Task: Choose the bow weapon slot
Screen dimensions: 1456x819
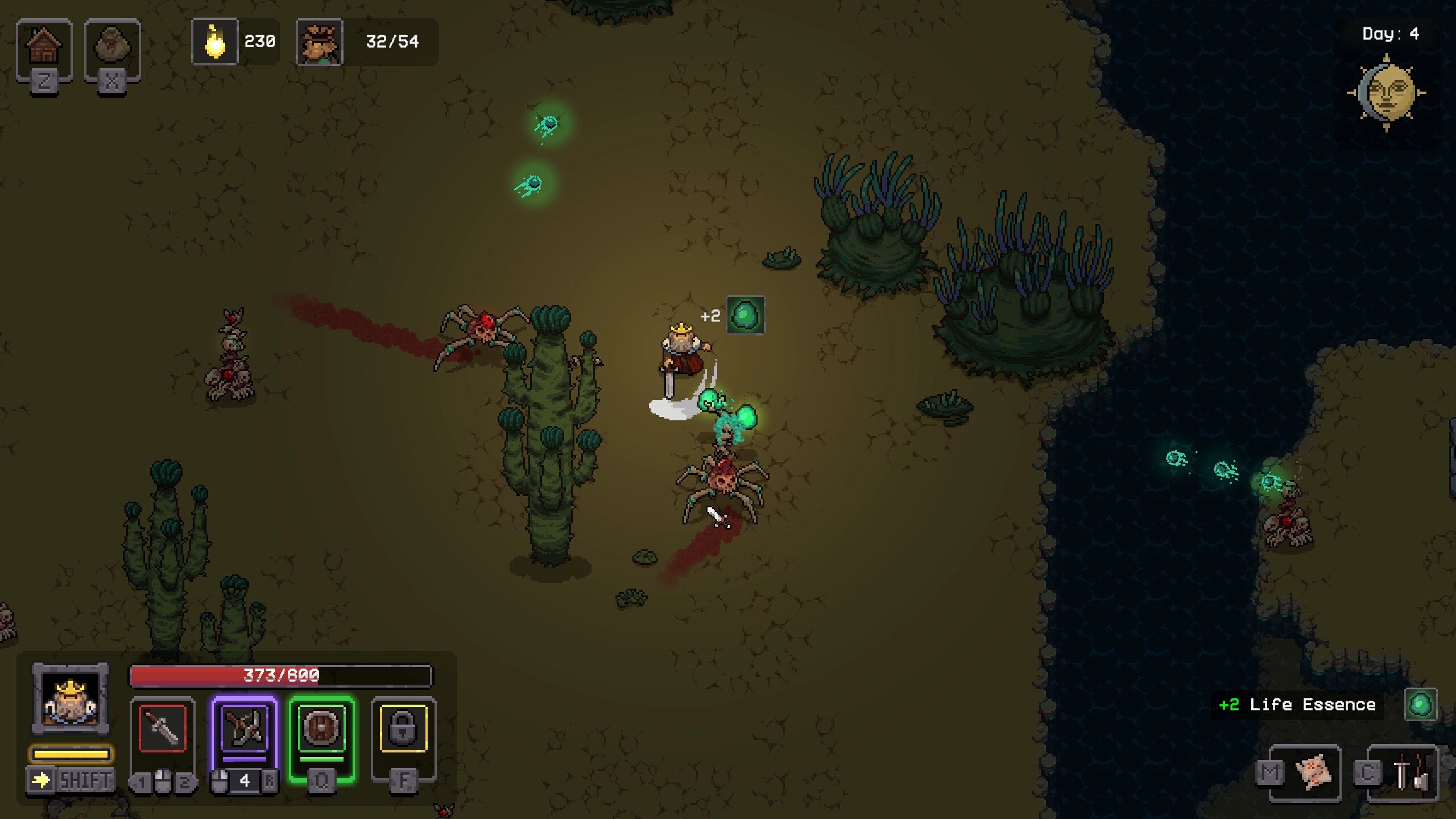Action: [245, 729]
